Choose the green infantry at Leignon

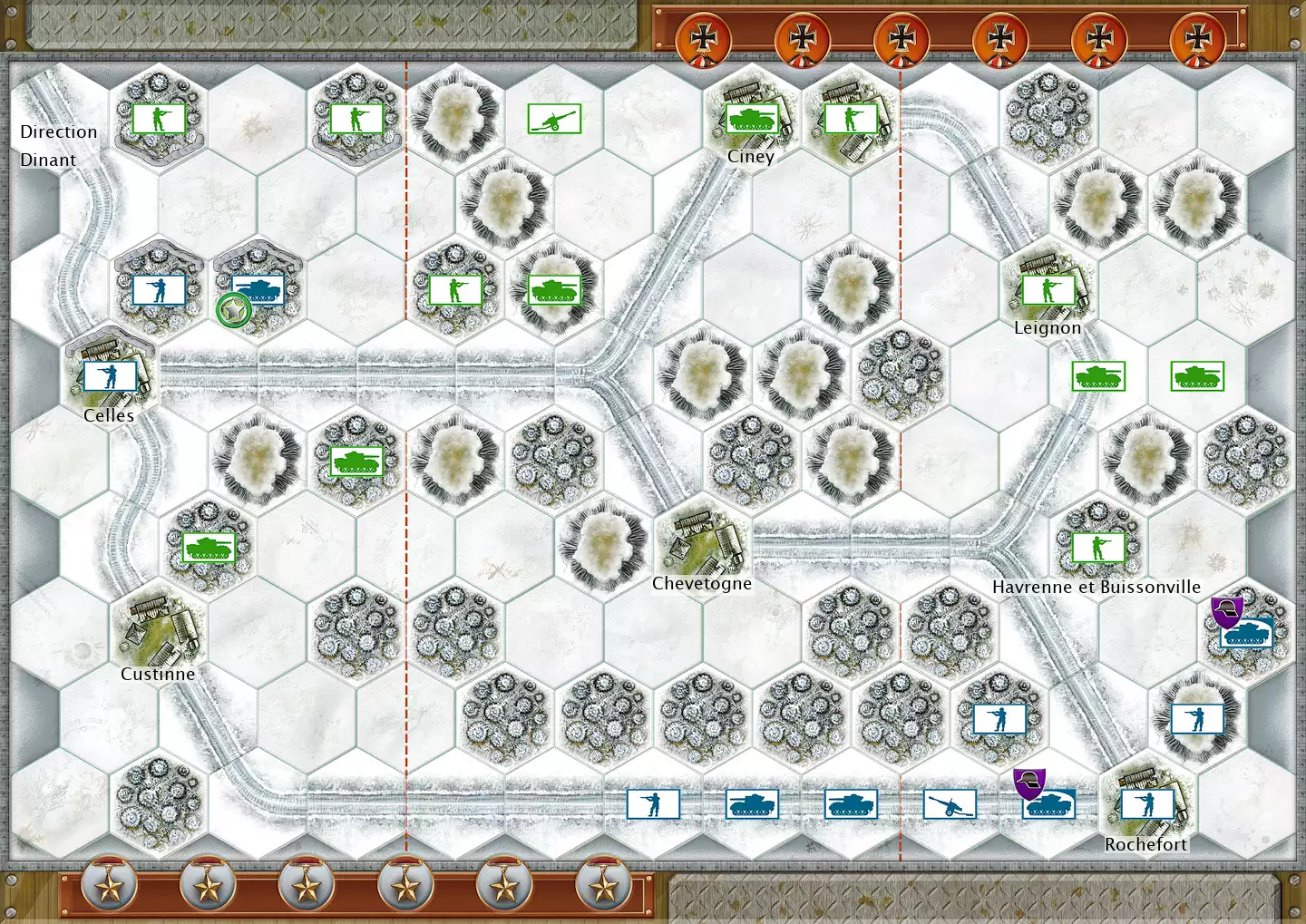click(x=1048, y=290)
